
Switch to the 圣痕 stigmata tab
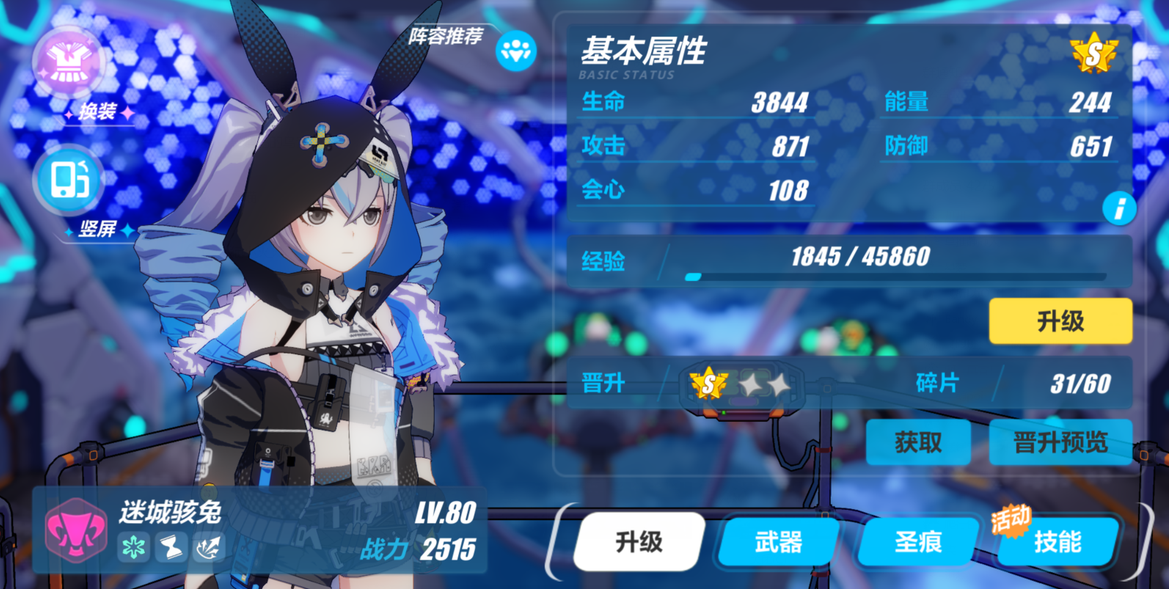[x=918, y=542]
